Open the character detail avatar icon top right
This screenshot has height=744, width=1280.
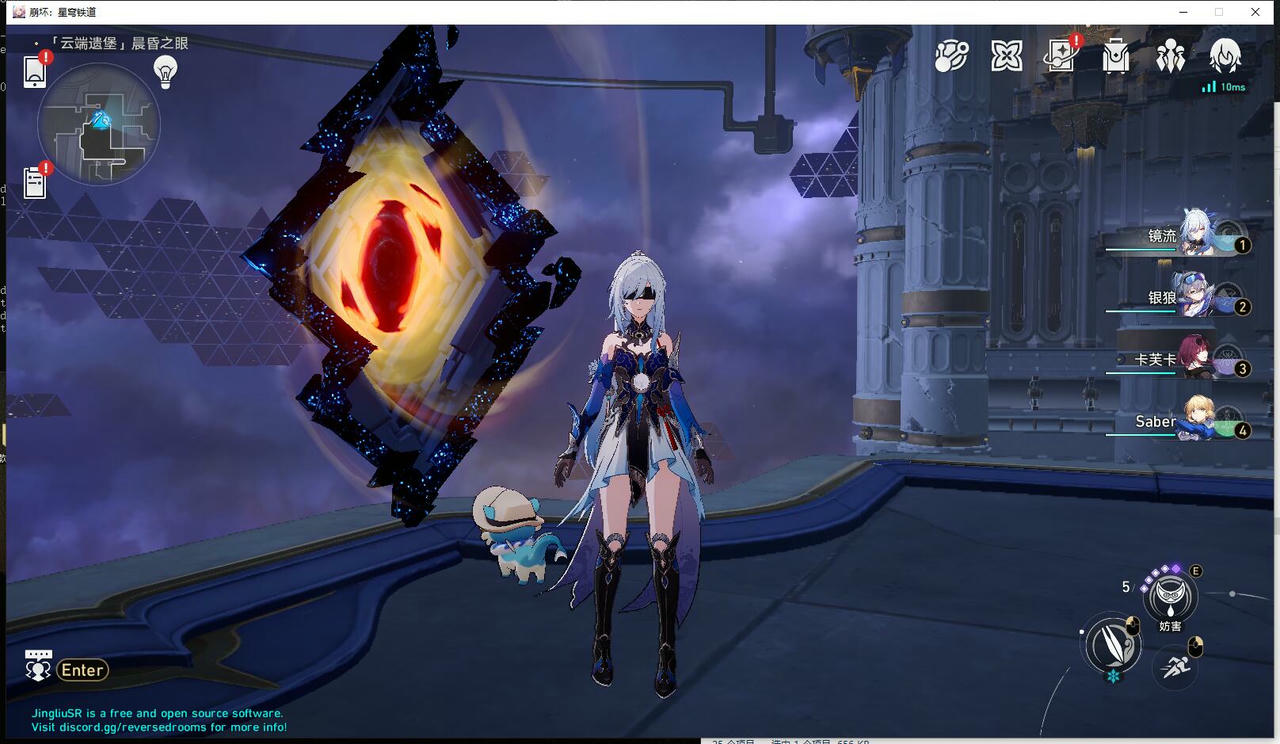pyautogui.click(x=1226, y=57)
